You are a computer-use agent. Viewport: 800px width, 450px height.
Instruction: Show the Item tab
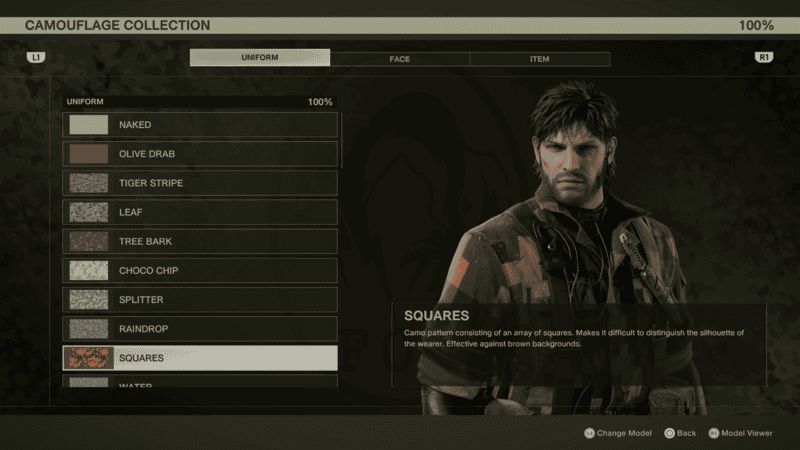click(539, 59)
